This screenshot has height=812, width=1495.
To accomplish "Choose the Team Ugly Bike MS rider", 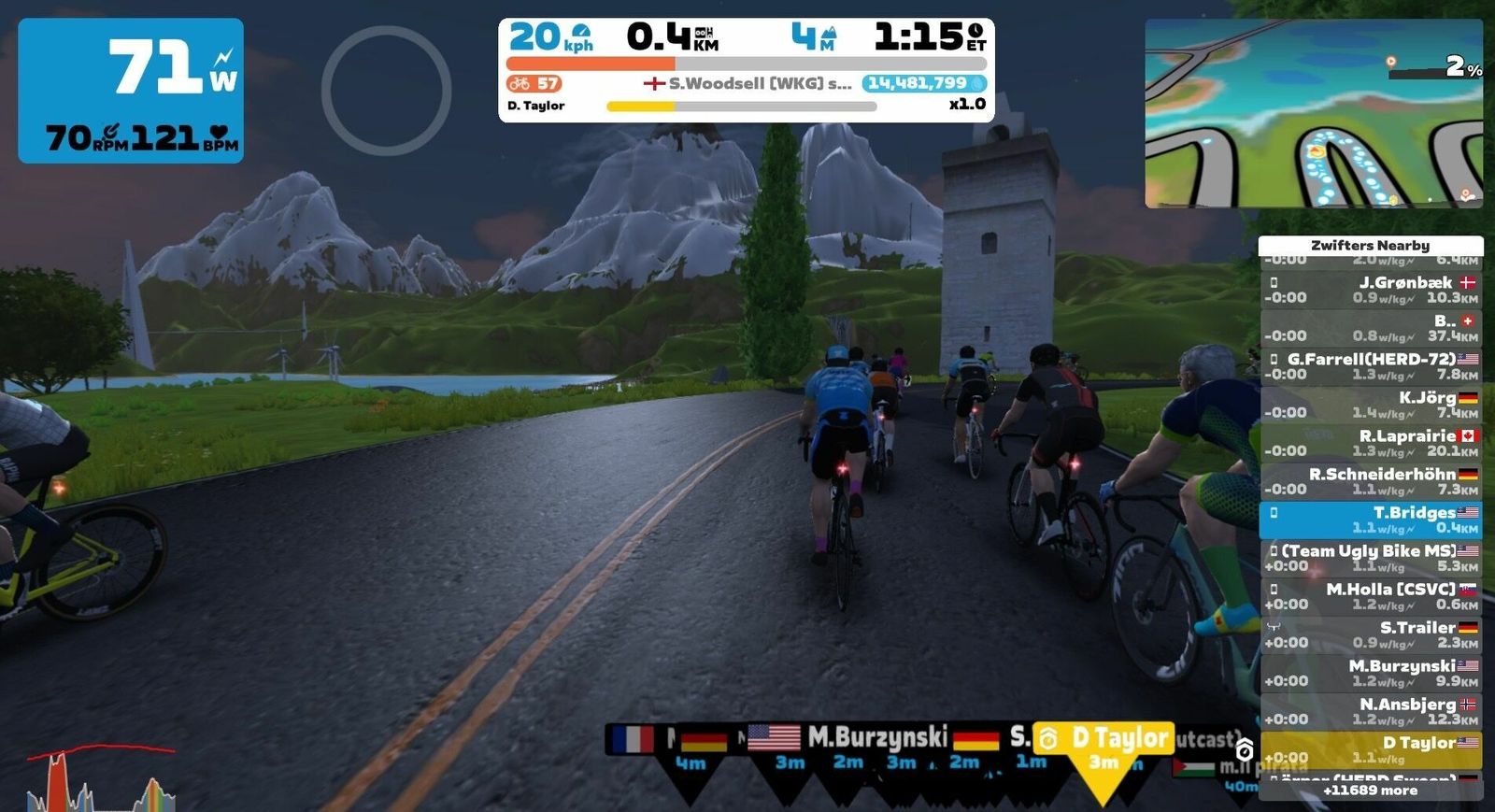I will [1370, 558].
